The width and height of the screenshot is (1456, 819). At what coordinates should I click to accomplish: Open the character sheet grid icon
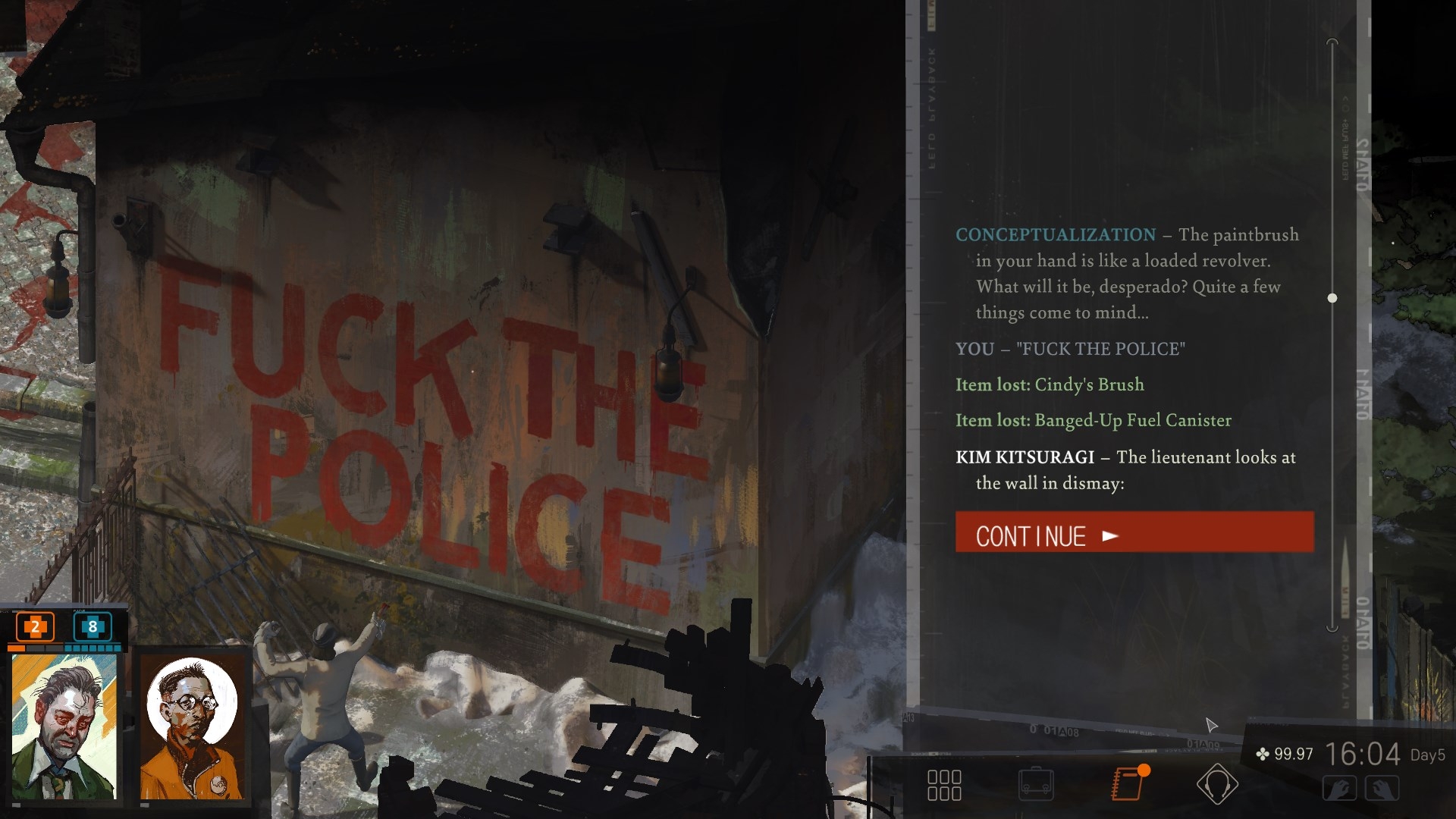point(944,785)
